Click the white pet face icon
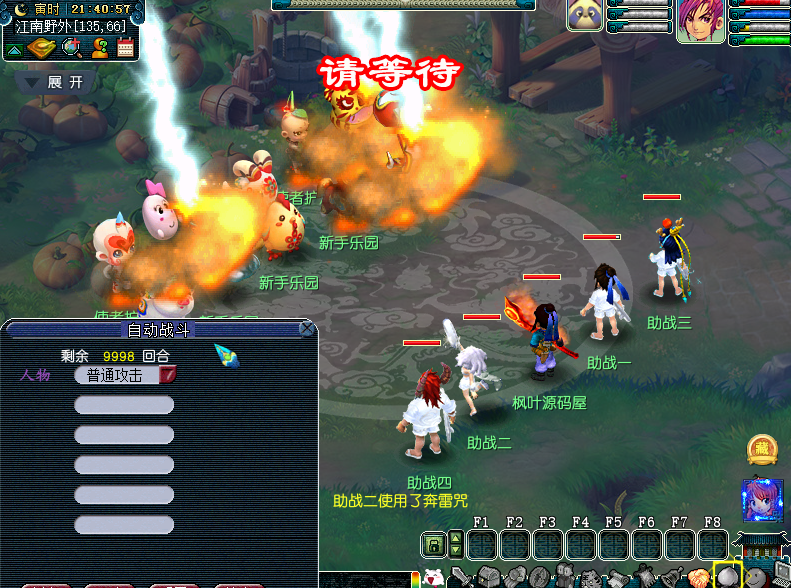Screen dimensions: 791x588 coord(434,578)
